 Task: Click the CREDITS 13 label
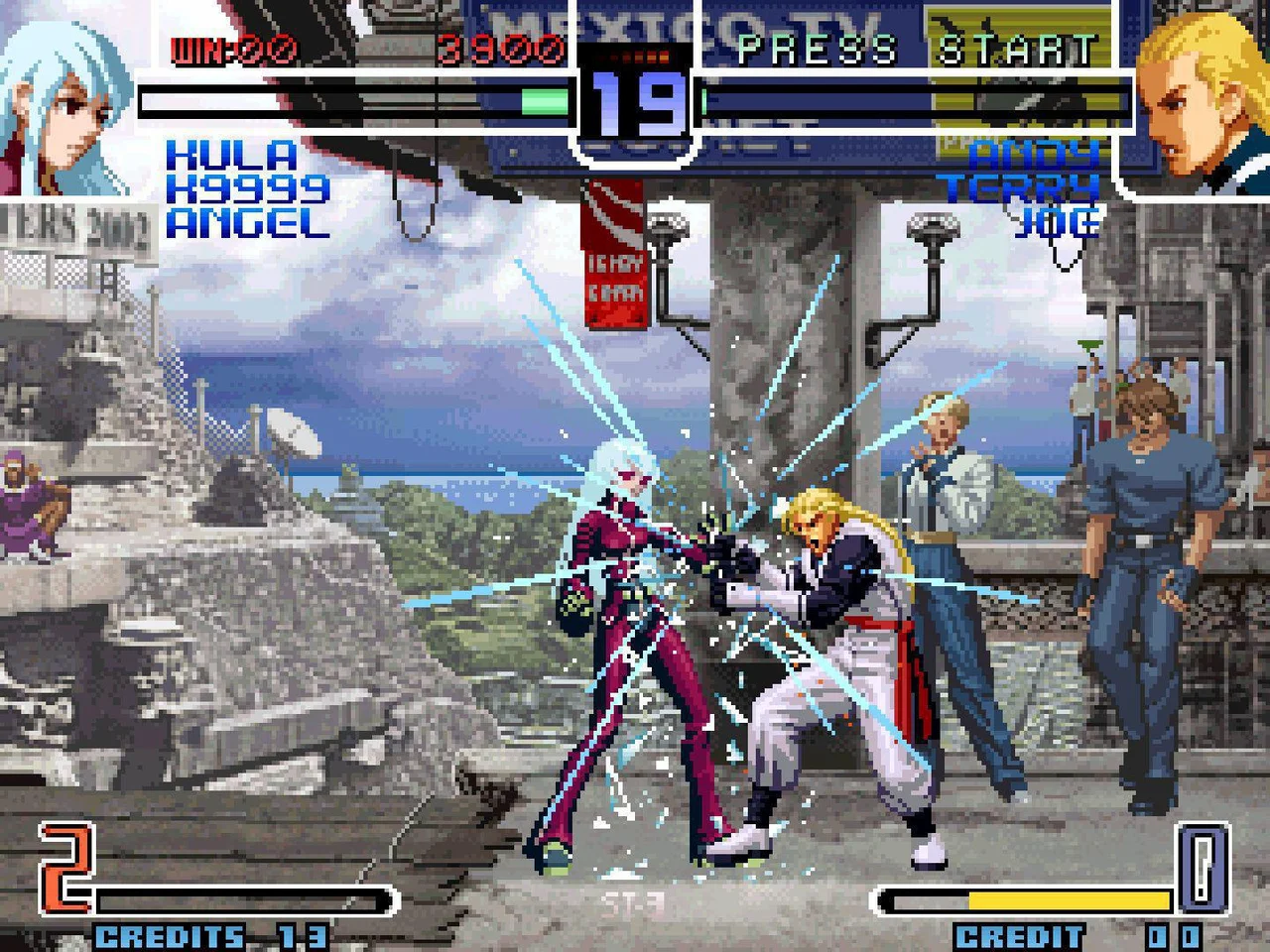coord(208,932)
